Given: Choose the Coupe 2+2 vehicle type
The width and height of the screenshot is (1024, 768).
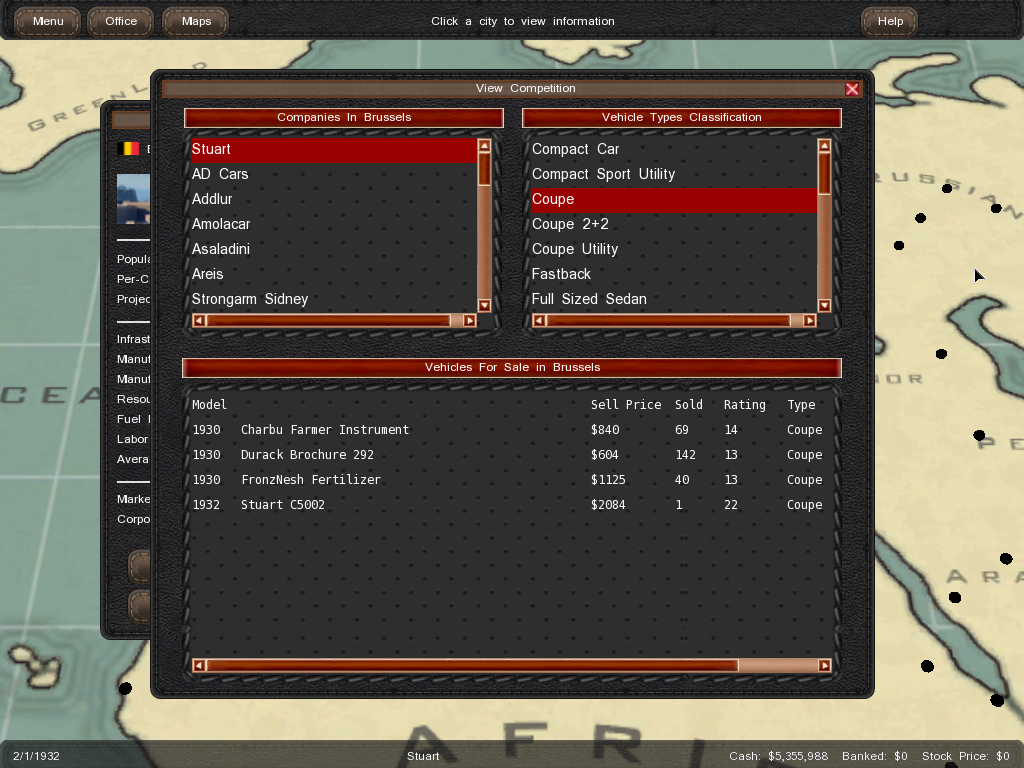Looking at the screenshot, I should click(x=570, y=224).
